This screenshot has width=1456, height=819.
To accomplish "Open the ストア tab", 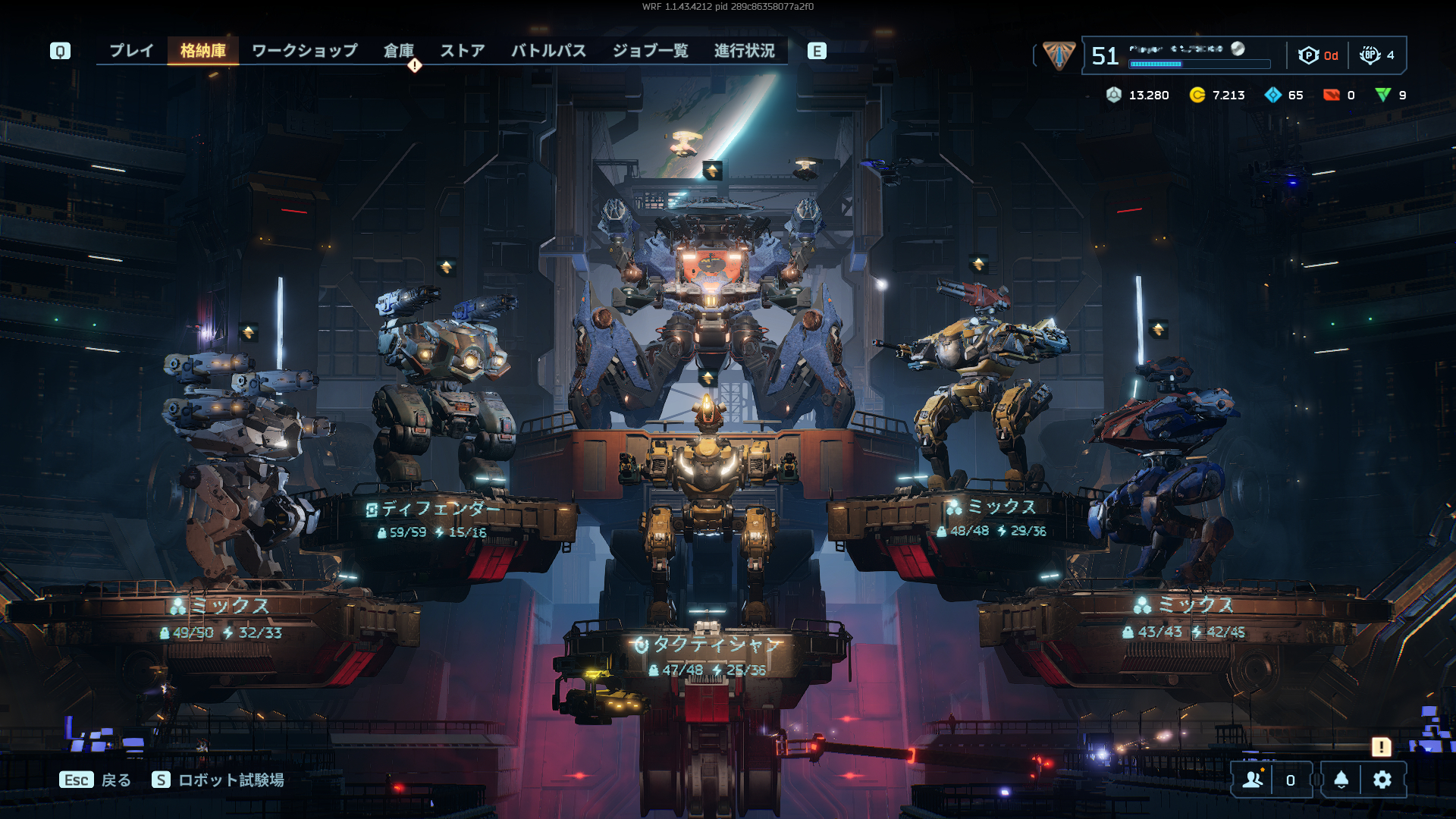I will click(462, 51).
